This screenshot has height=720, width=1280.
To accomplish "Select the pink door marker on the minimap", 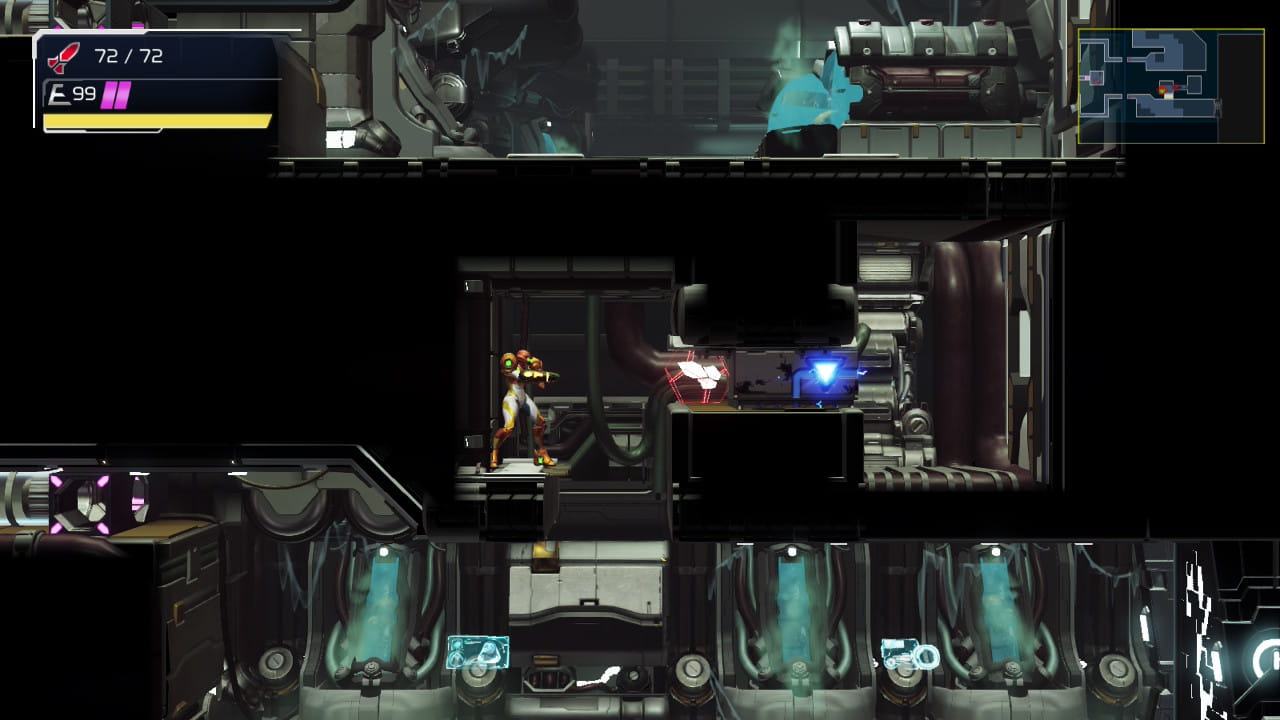I will [1086, 77].
